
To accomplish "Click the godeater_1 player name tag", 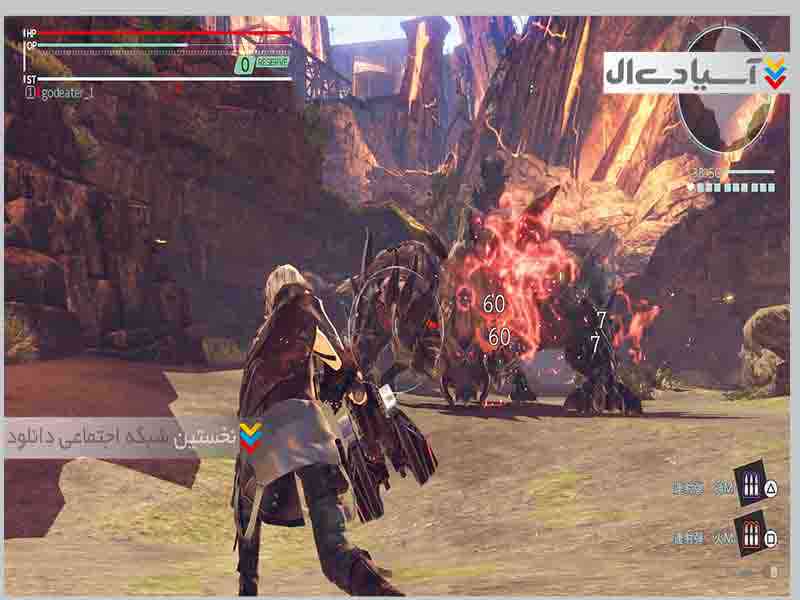I will click(x=63, y=92).
